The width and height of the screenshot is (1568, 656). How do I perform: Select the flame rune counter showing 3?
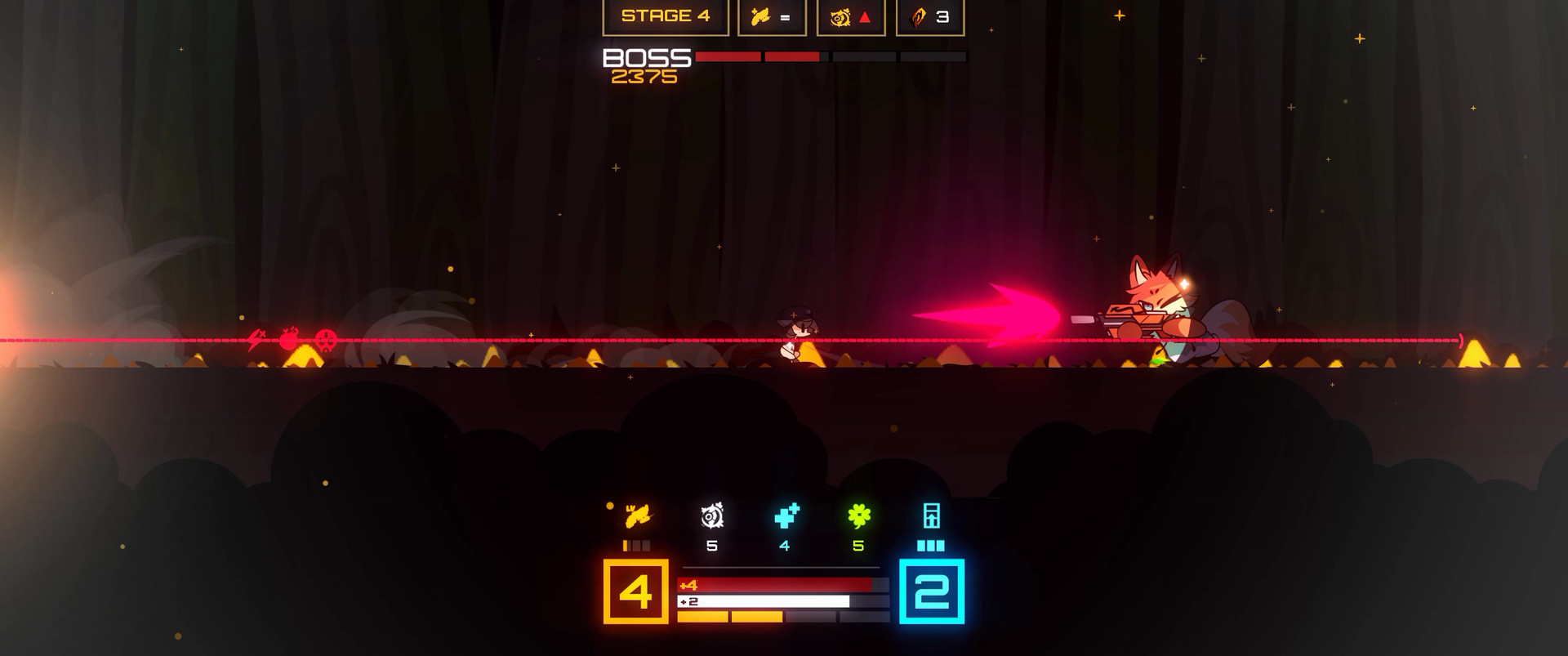[930, 16]
